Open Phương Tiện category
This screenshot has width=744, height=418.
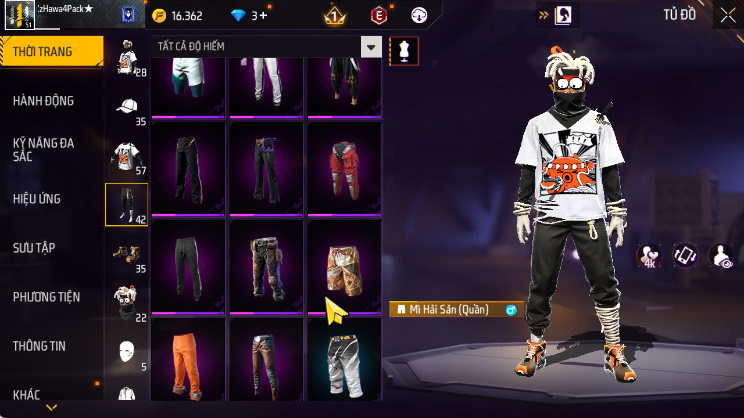click(46, 297)
